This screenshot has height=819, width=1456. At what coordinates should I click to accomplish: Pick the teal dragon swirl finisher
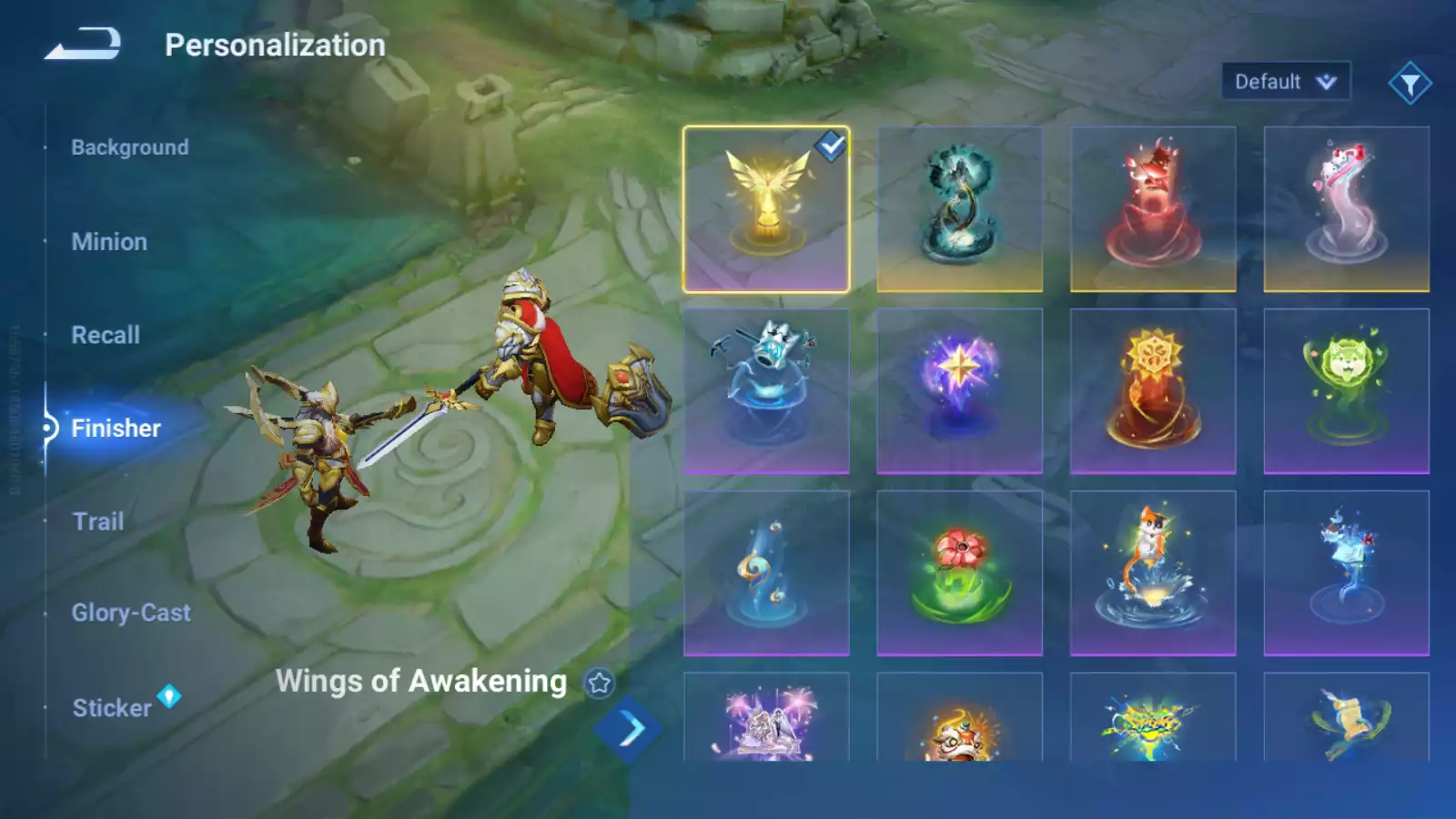[959, 209]
